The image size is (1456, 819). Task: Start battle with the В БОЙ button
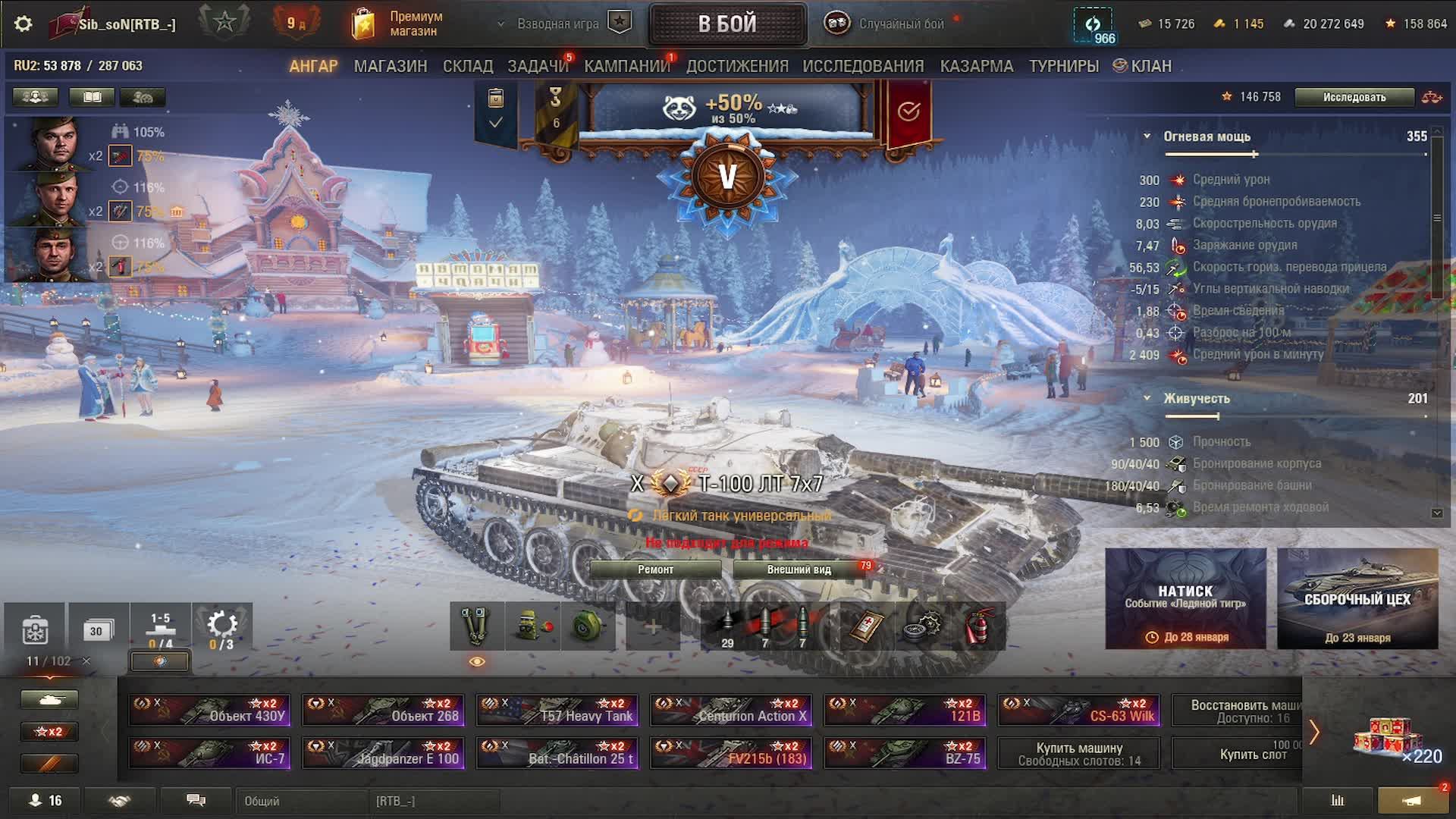coord(727,24)
